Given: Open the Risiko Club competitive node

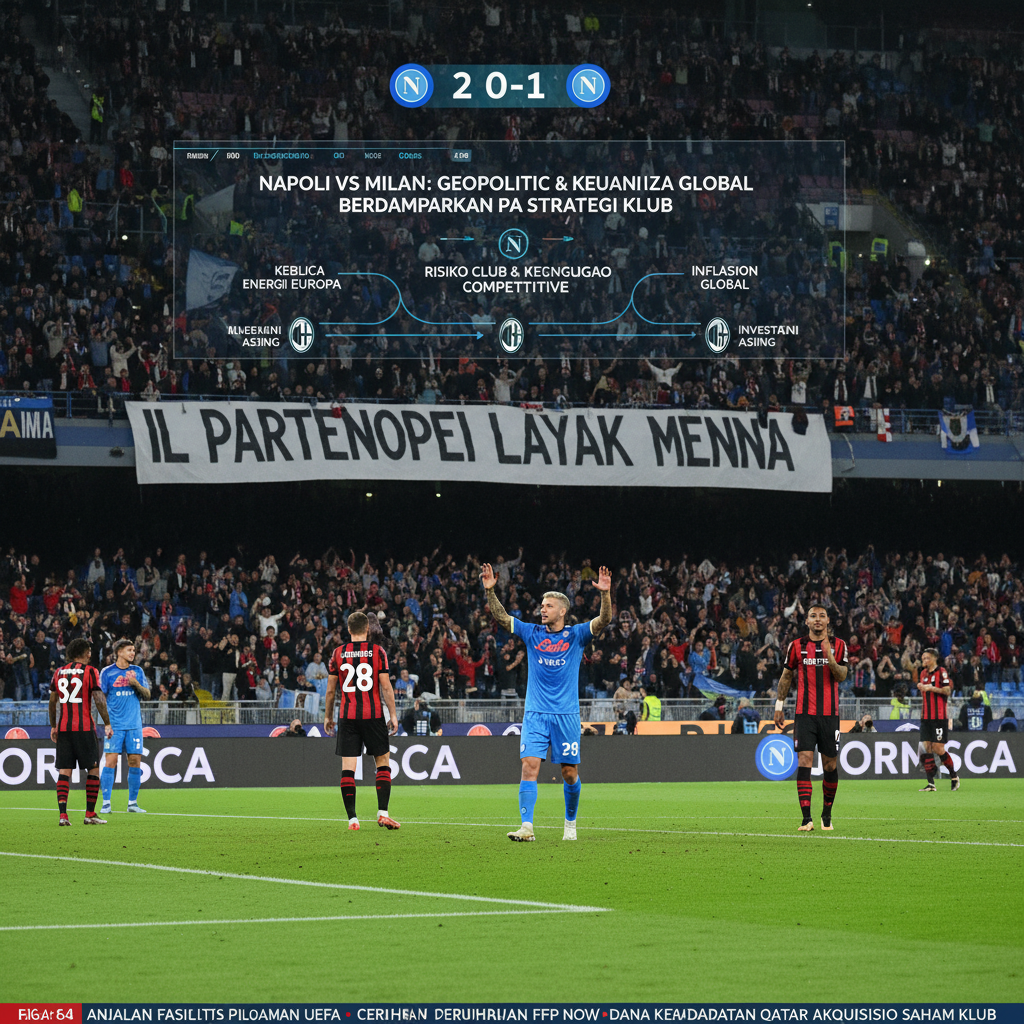Looking at the screenshot, I should [517, 279].
